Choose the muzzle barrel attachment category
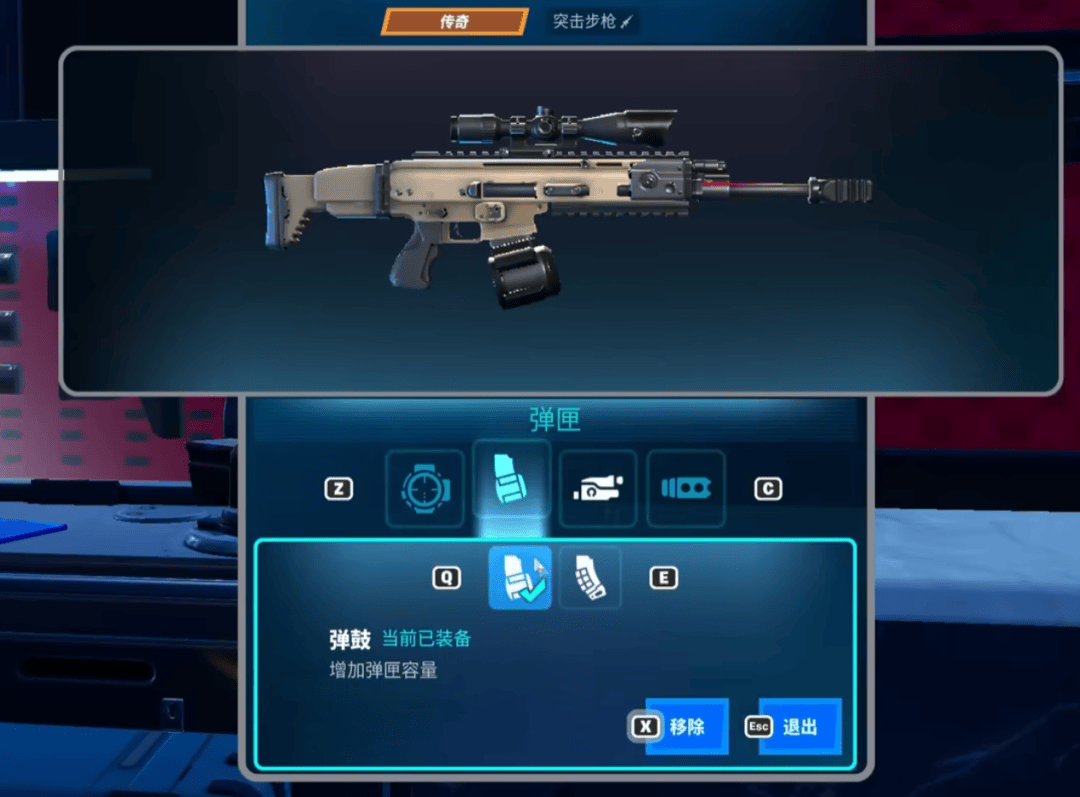 pyautogui.click(x=685, y=488)
